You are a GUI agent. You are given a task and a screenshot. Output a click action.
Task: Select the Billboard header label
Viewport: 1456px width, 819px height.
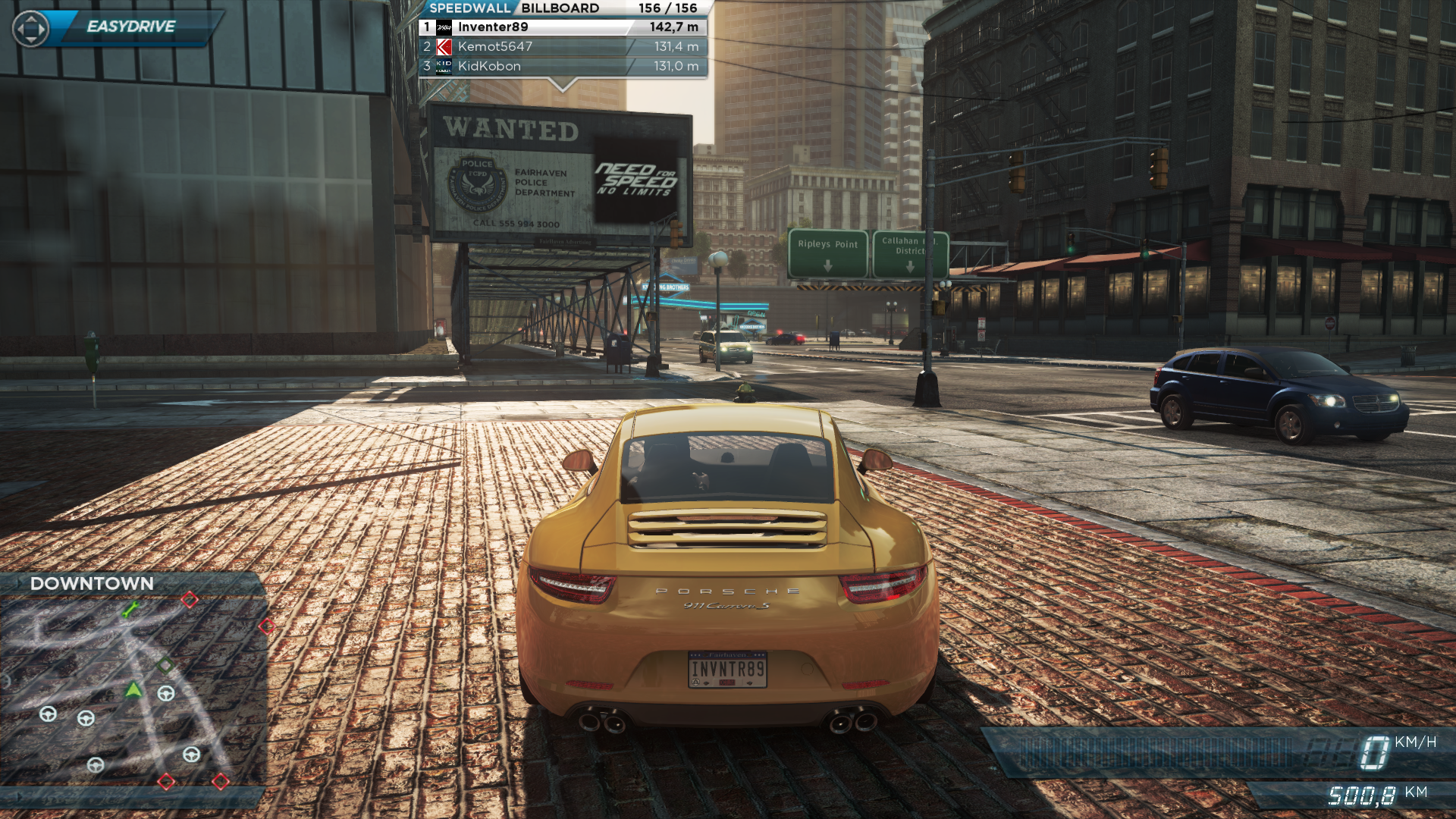point(560,8)
